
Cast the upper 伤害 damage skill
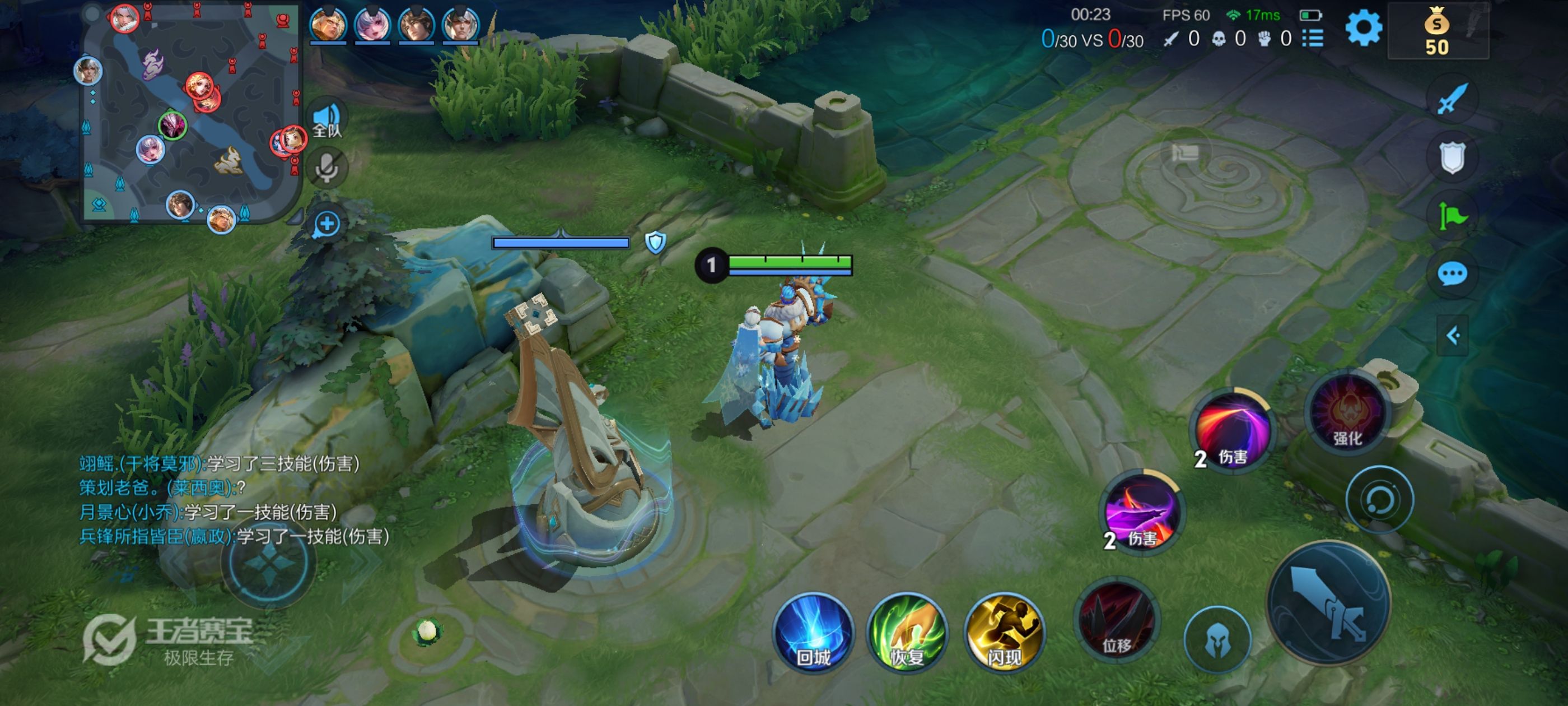tap(1232, 430)
